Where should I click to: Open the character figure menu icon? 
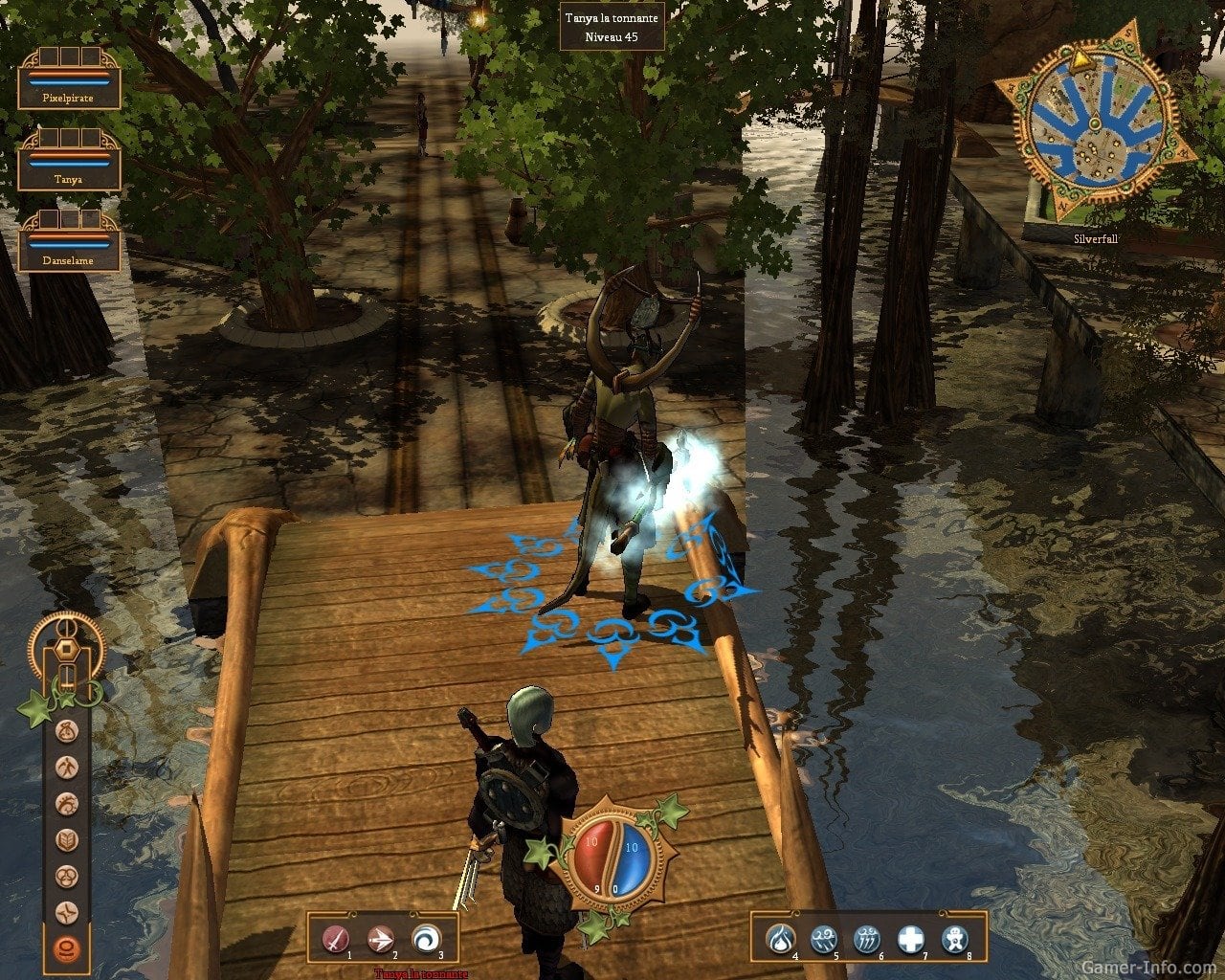click(67, 768)
